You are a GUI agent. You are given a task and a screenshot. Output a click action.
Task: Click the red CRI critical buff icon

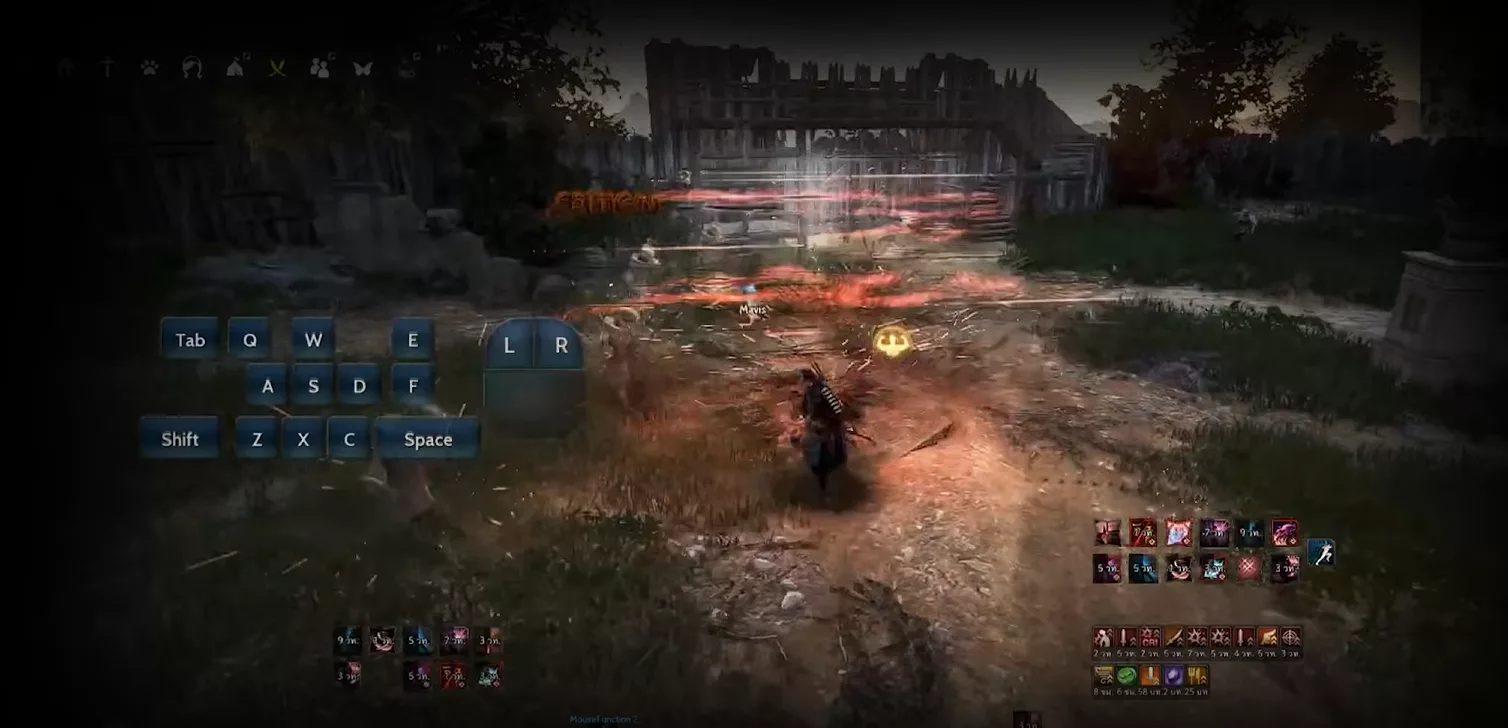[x=1151, y=636]
